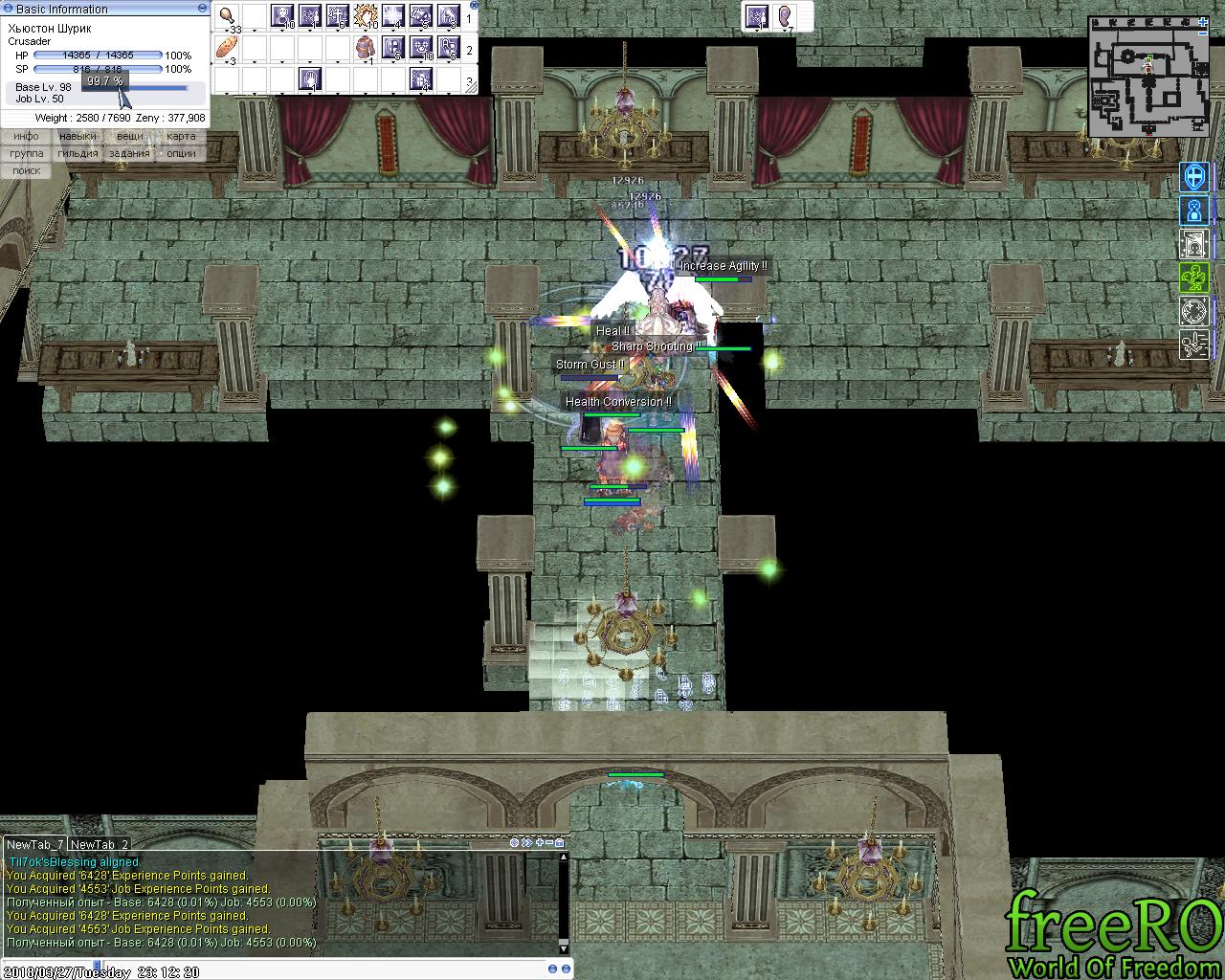The height and width of the screenshot is (980, 1225).
Task: Open the карта map button
Action: point(181,137)
